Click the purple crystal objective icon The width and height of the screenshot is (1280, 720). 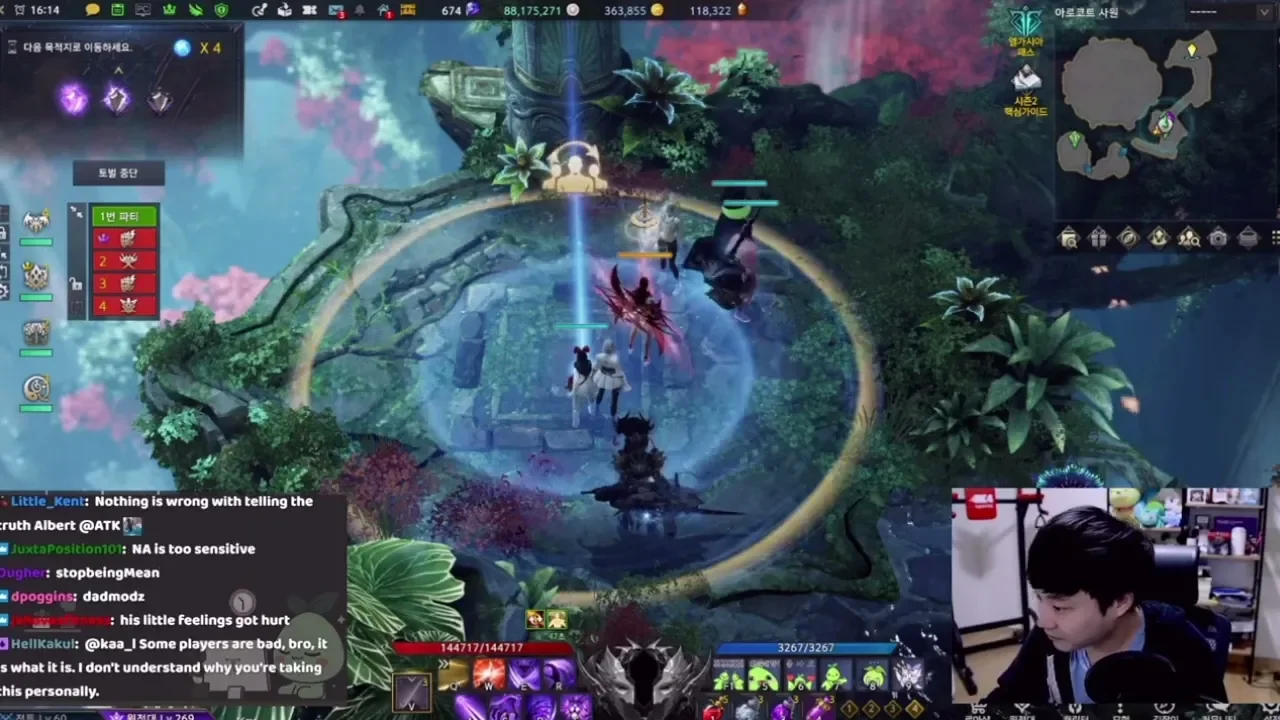(x=72, y=98)
